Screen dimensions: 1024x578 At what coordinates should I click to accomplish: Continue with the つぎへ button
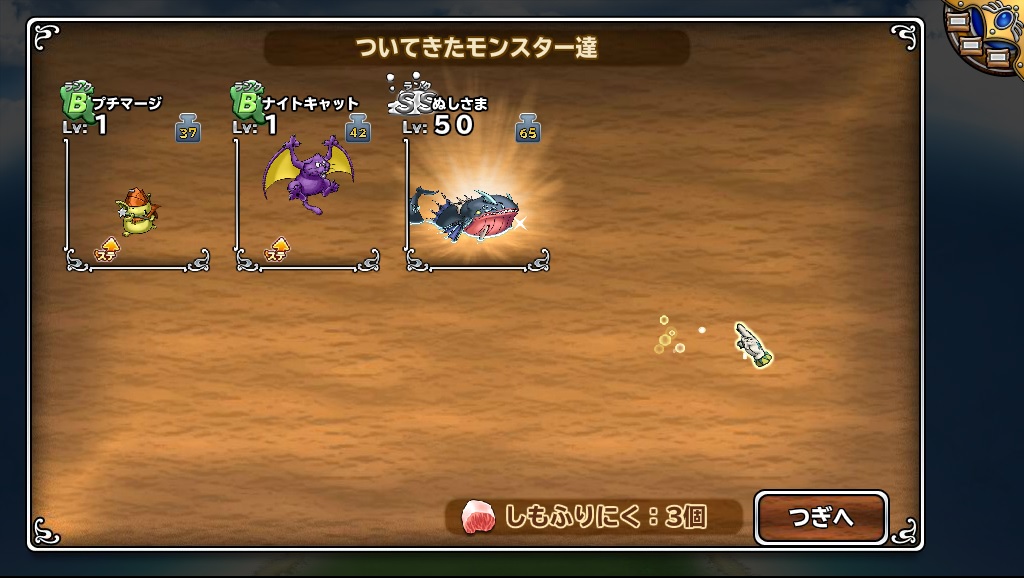(x=820, y=517)
